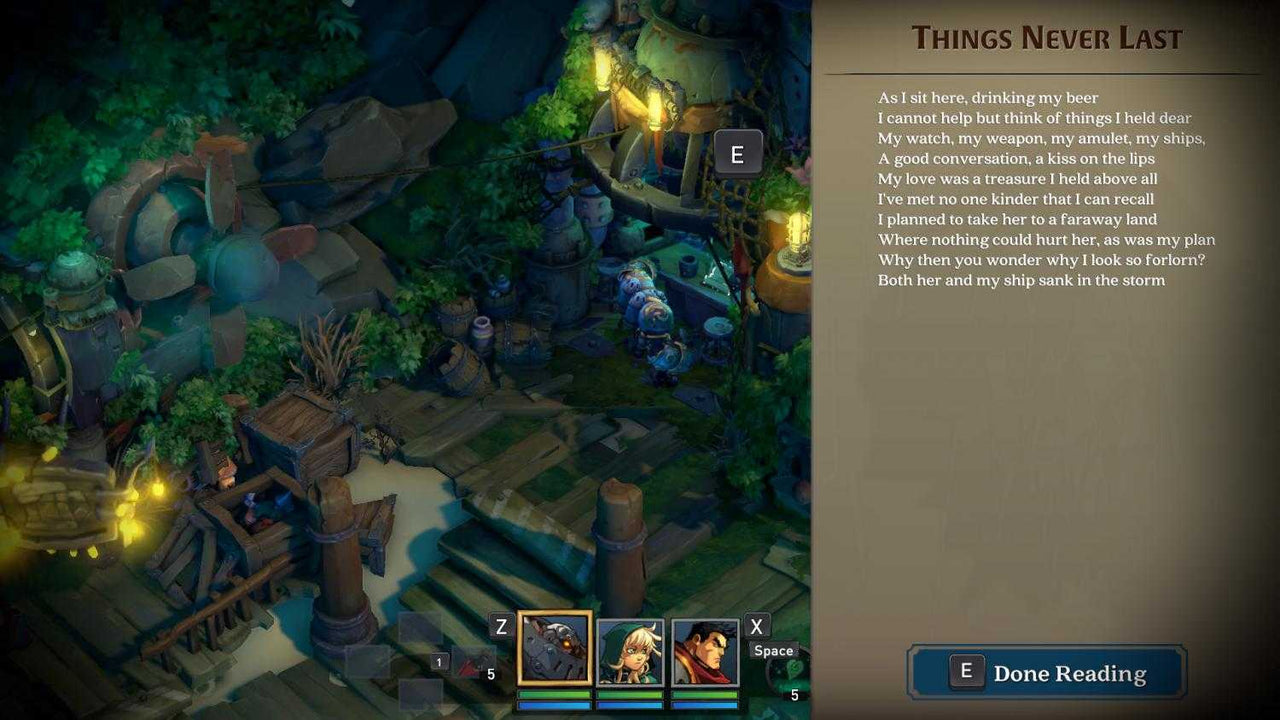Click the Space key prompt label
The width and height of the screenshot is (1280, 720).
774,651
